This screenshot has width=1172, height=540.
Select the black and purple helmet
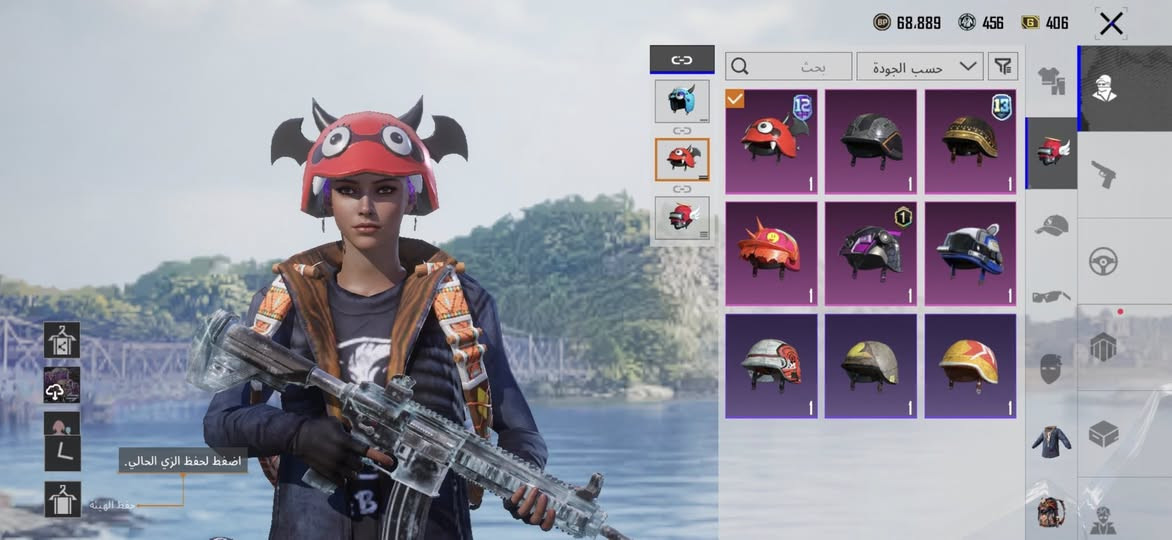coord(870,250)
